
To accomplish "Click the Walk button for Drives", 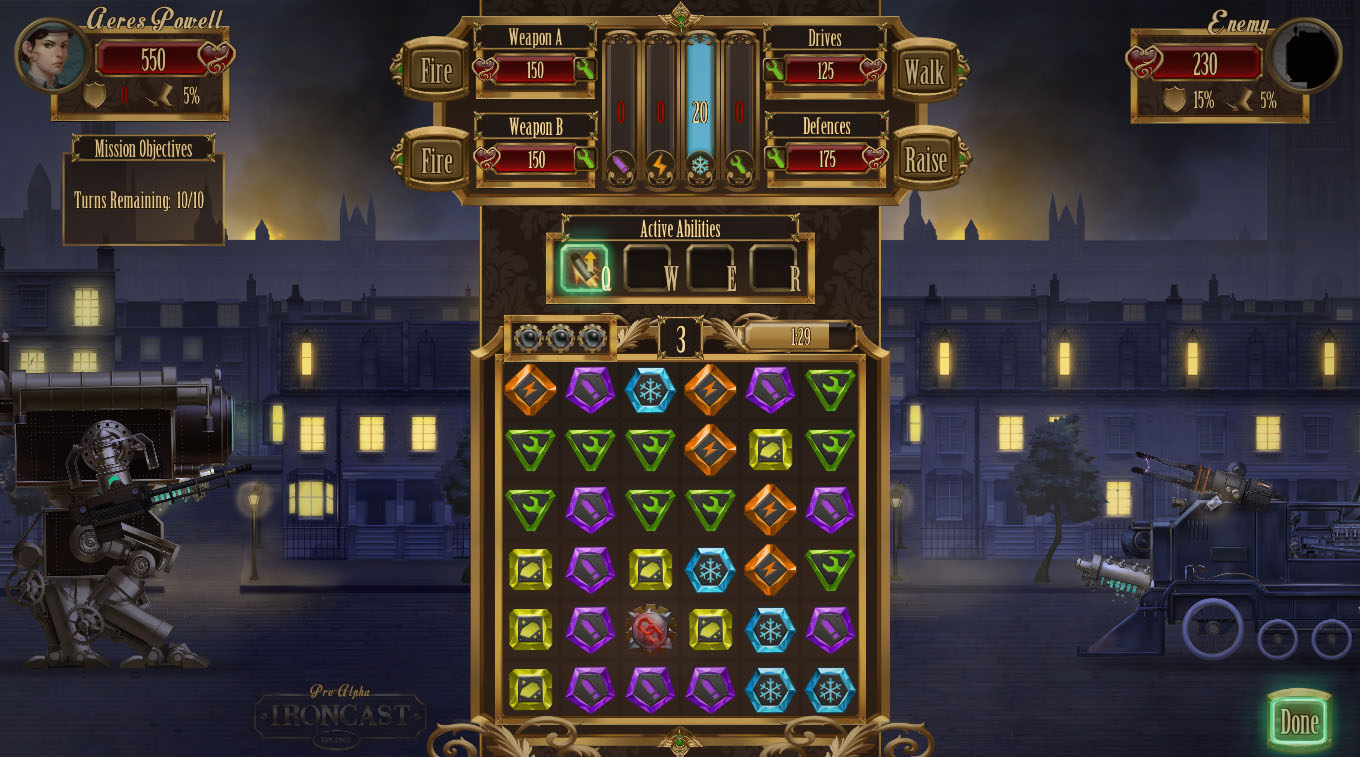I will click(924, 71).
